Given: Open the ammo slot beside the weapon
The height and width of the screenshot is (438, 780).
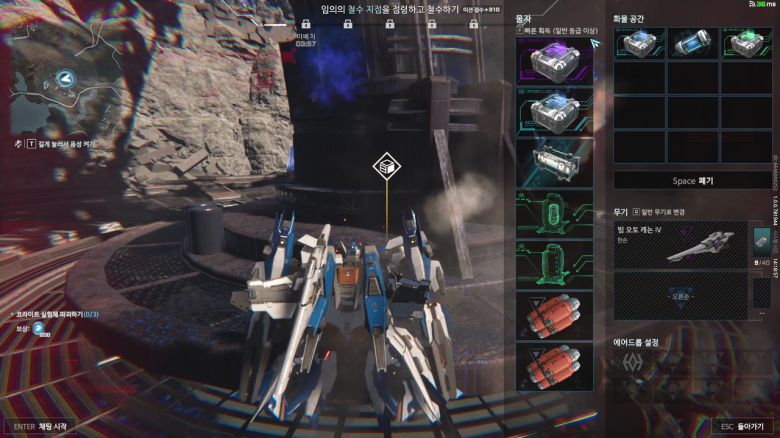Looking at the screenshot, I should tap(760, 245).
